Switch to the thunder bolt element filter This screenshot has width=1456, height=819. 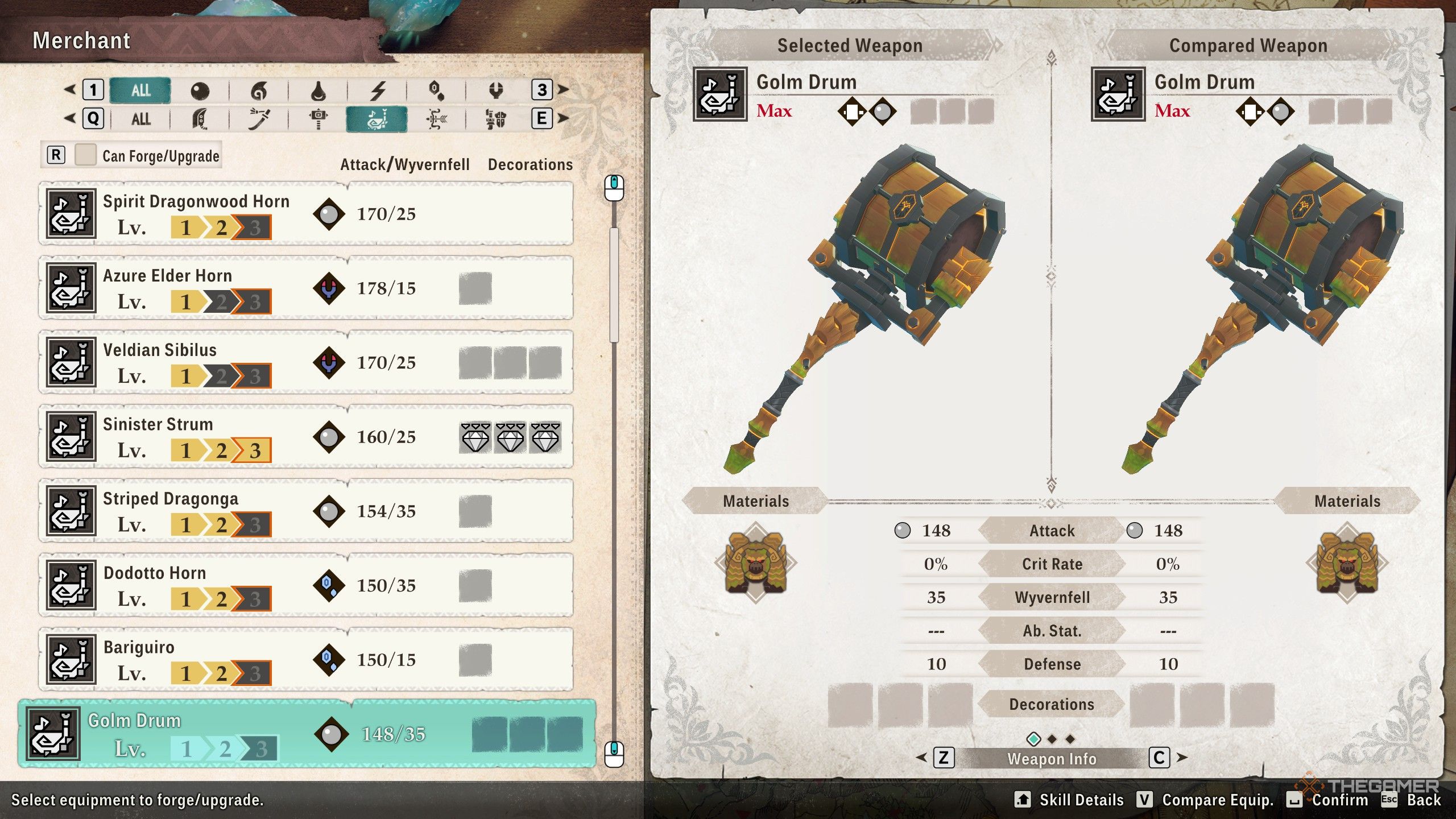tap(378, 90)
